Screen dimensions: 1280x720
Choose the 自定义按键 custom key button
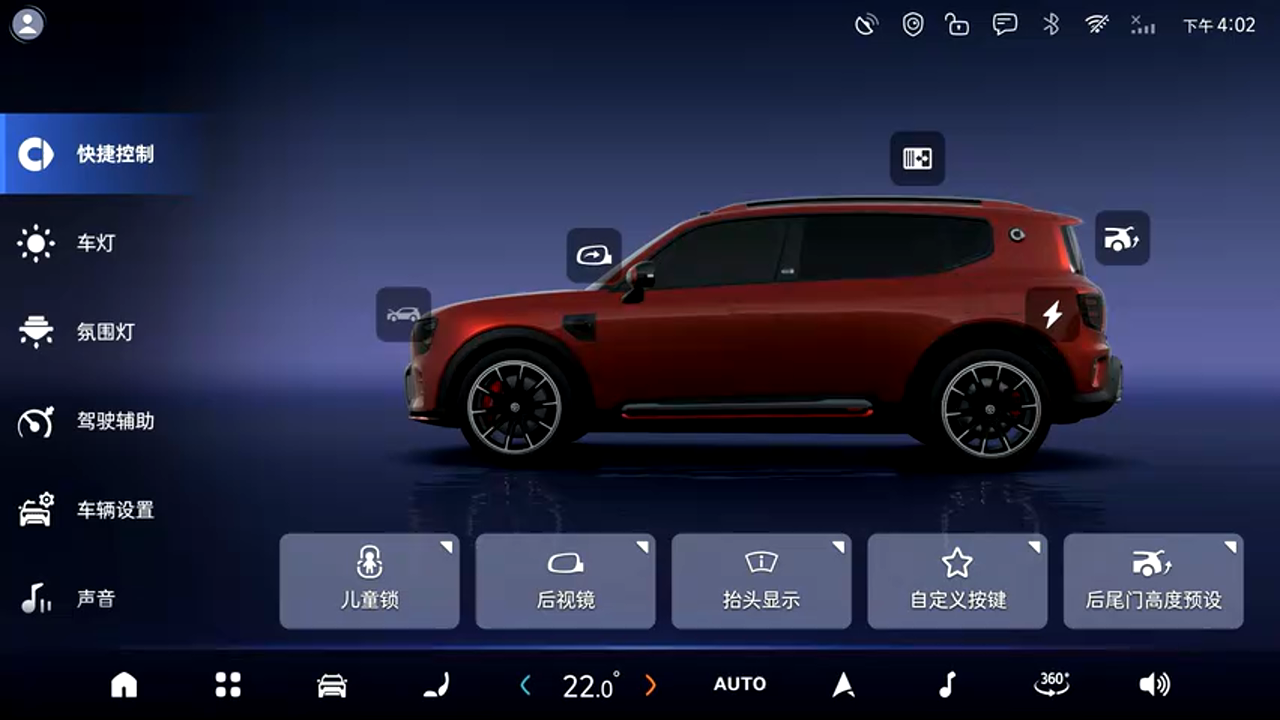pos(957,581)
